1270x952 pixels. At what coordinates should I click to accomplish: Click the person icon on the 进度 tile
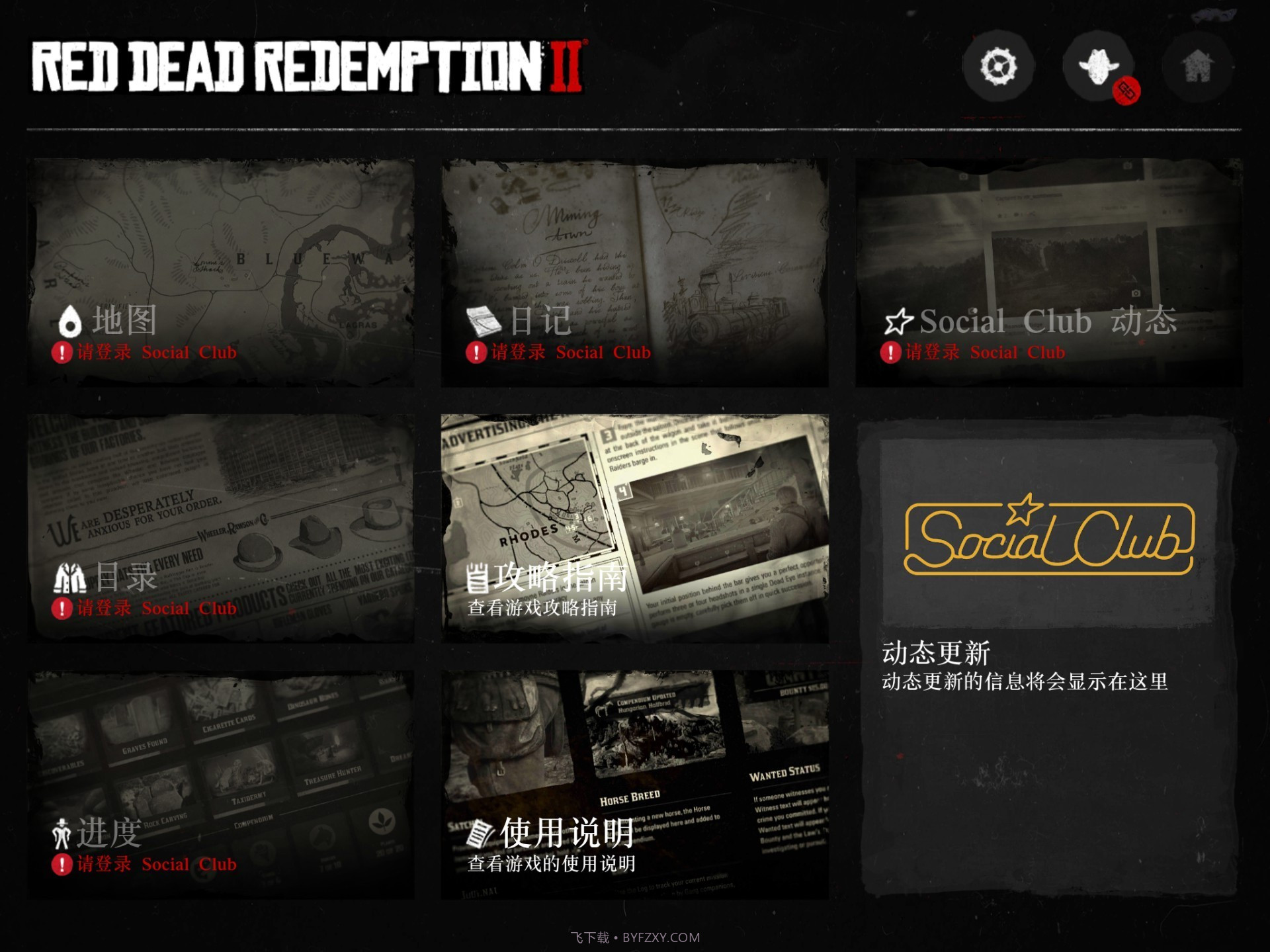point(61,834)
